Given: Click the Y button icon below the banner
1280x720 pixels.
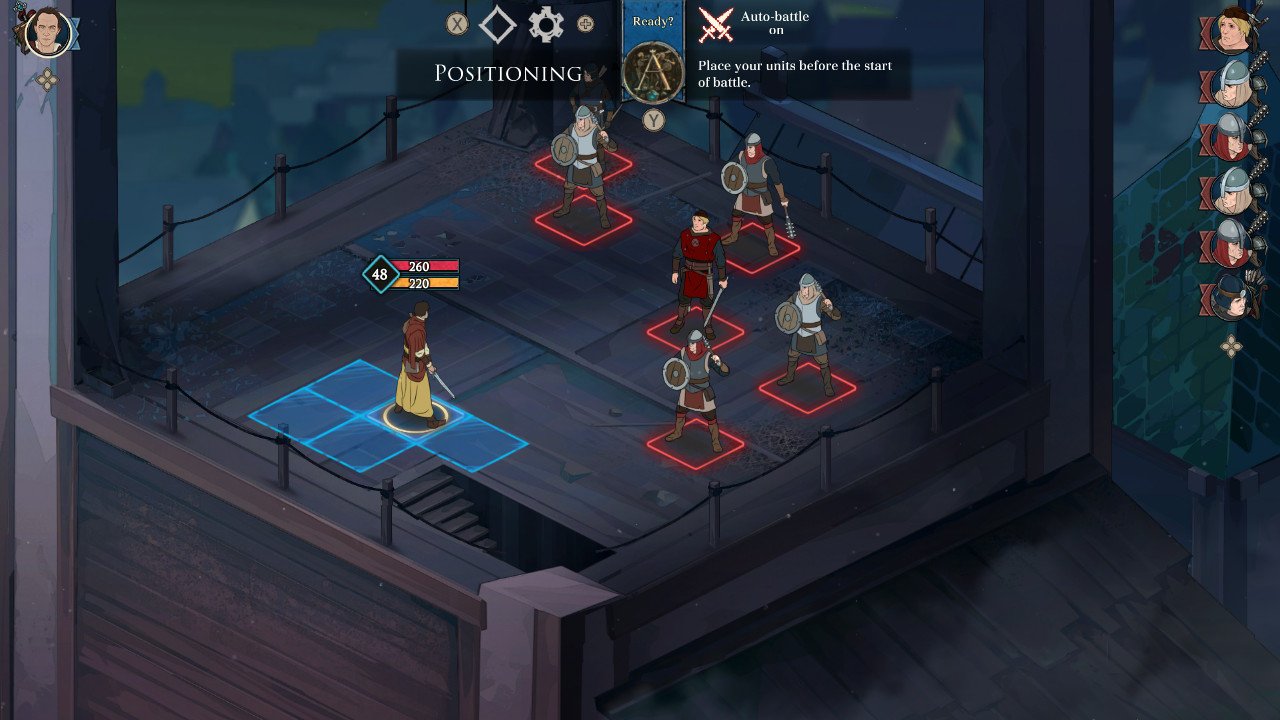Looking at the screenshot, I should click(x=656, y=120).
